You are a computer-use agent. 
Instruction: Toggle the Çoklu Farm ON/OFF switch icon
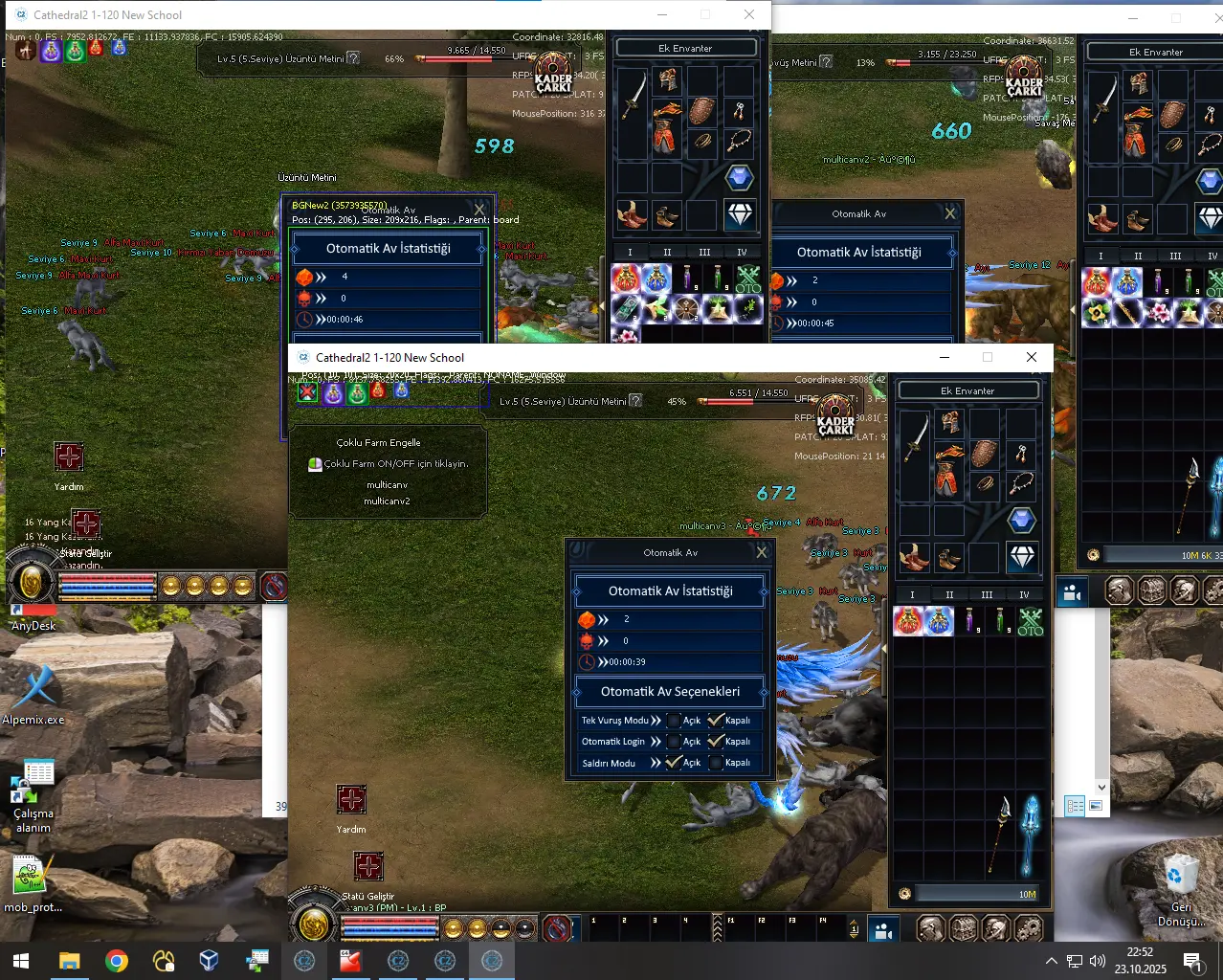click(315, 464)
